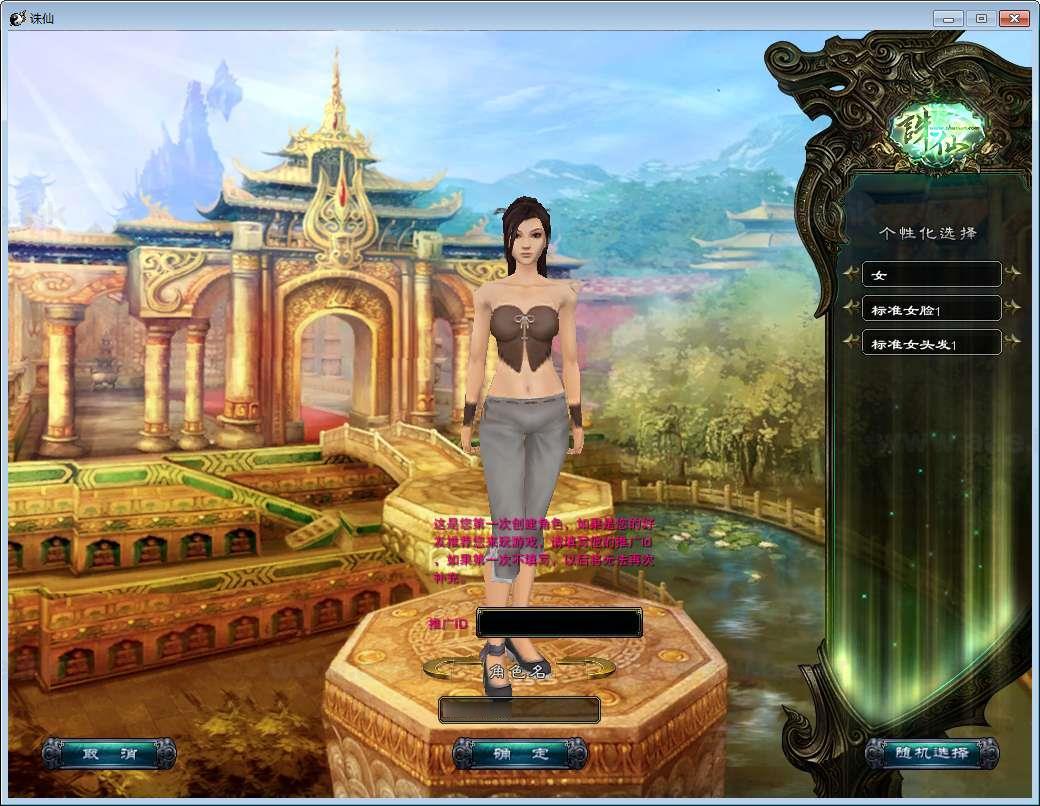This screenshot has height=806, width=1040.
Task: Select the 推广ID input field
Action: pos(559,623)
